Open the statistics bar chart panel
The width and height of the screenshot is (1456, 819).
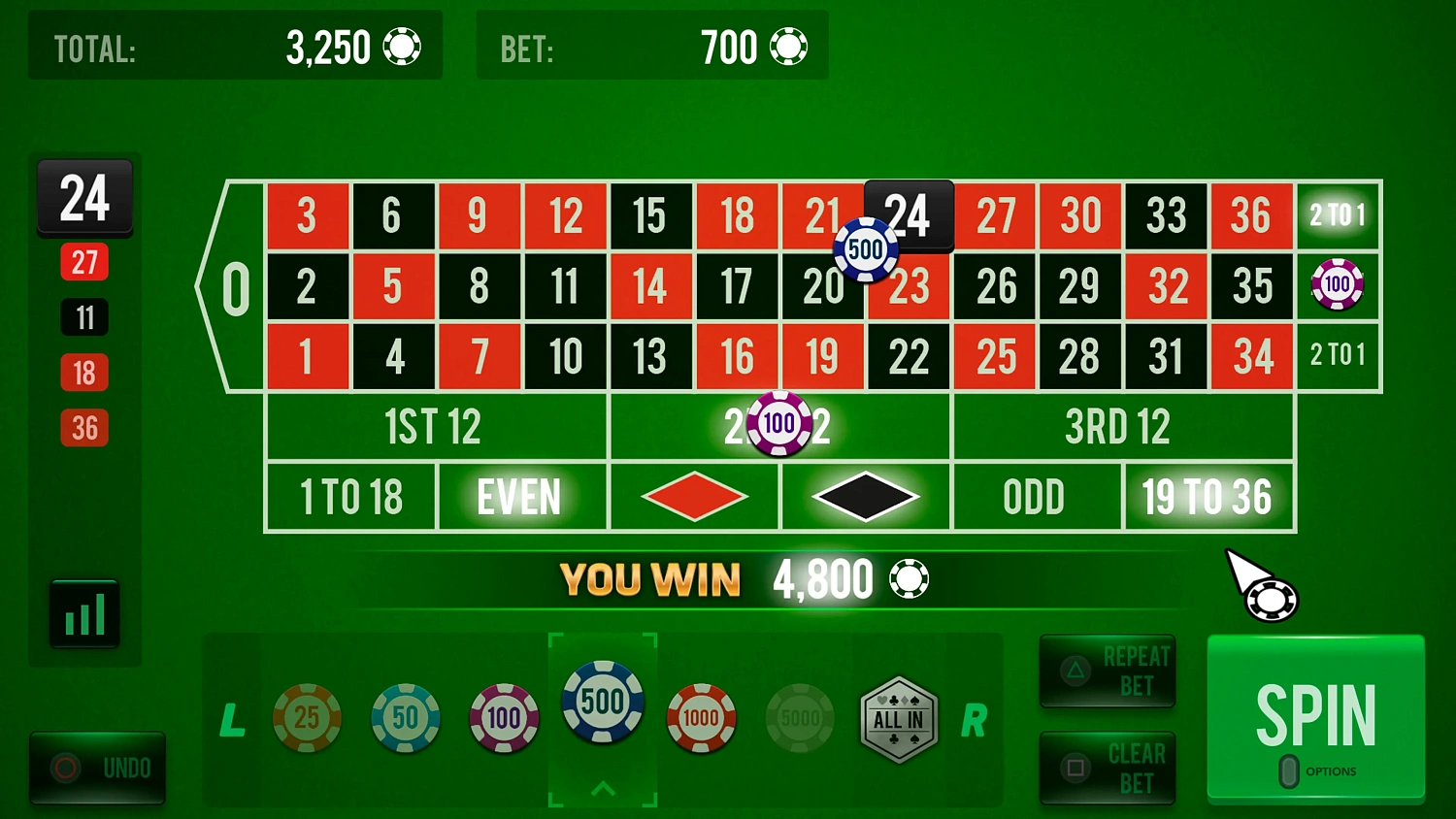[84, 612]
